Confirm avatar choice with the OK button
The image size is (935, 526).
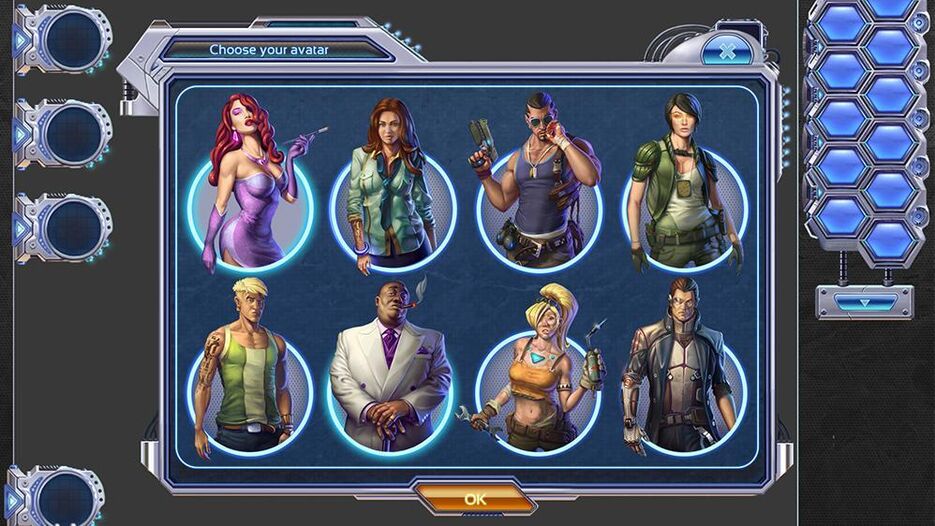[x=475, y=498]
